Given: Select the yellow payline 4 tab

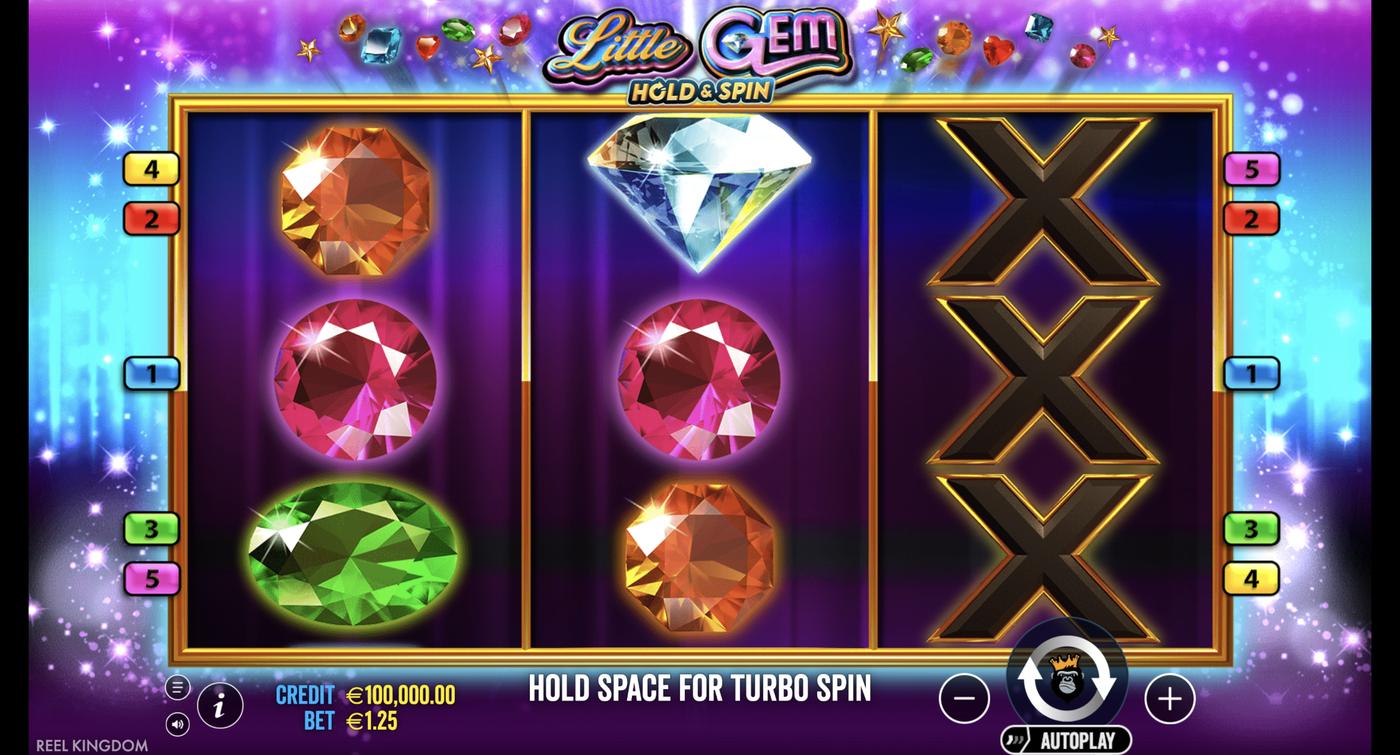Looking at the screenshot, I should pyautogui.click(x=150, y=168).
